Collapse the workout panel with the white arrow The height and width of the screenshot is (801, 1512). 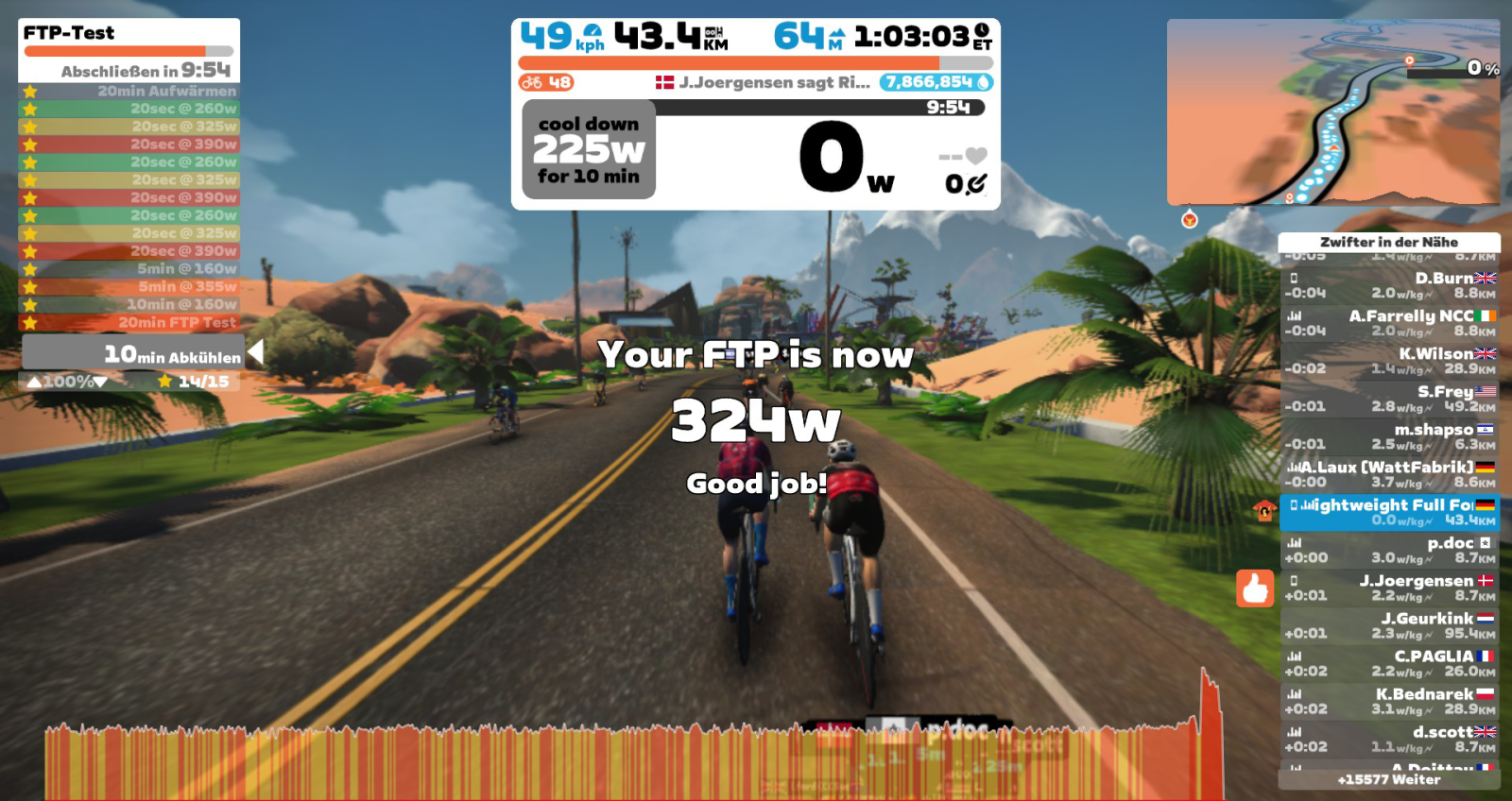[255, 352]
